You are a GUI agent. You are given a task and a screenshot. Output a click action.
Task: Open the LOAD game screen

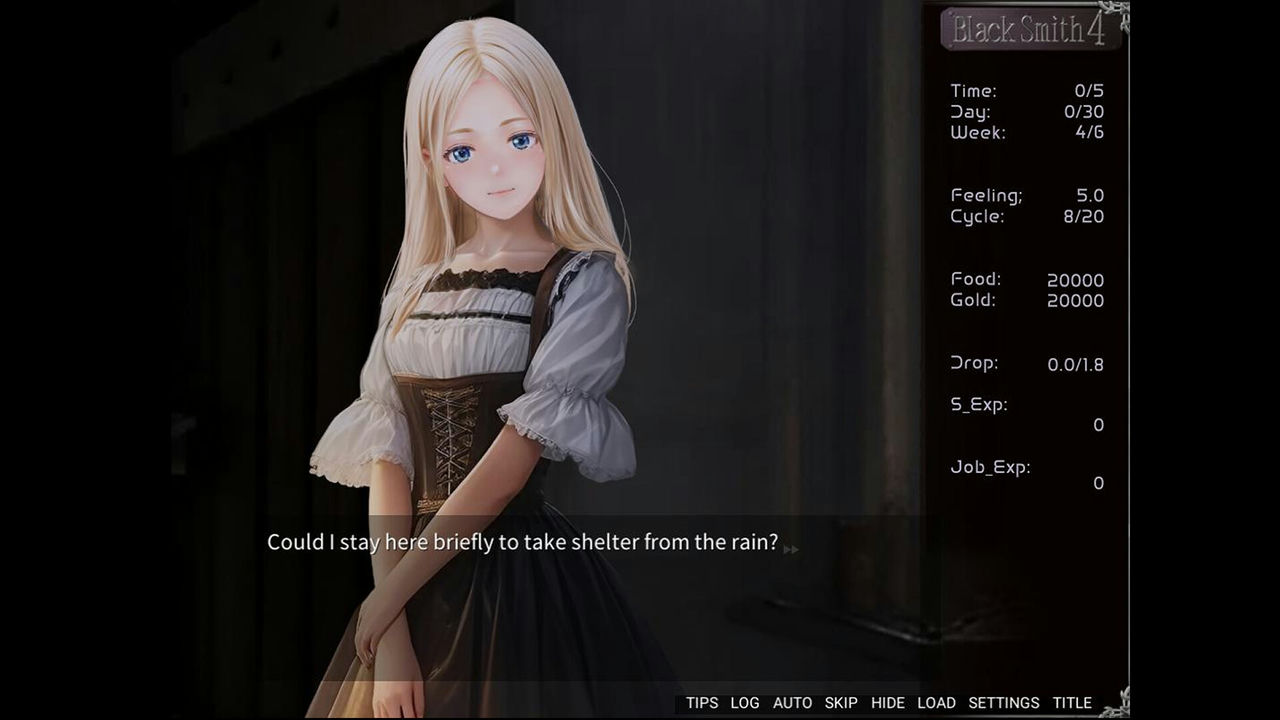click(x=936, y=702)
